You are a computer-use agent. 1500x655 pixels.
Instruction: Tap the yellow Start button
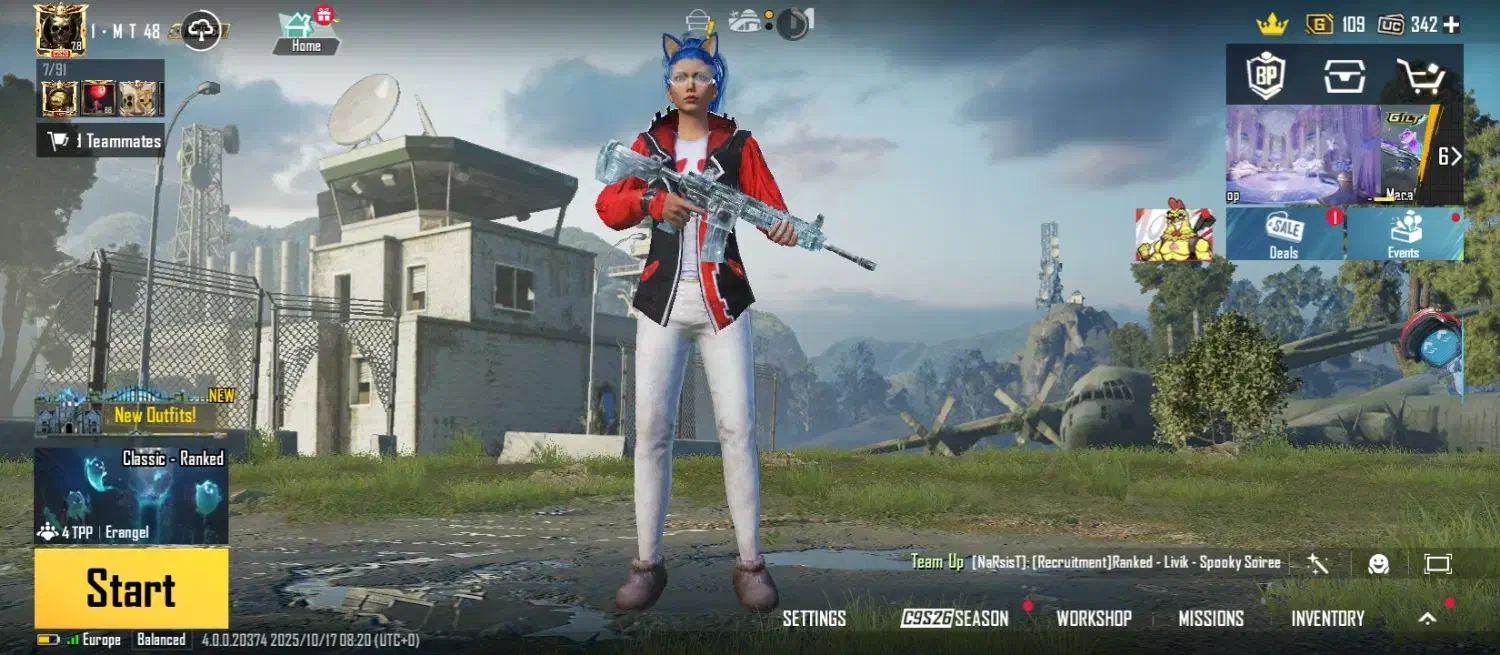pos(131,588)
